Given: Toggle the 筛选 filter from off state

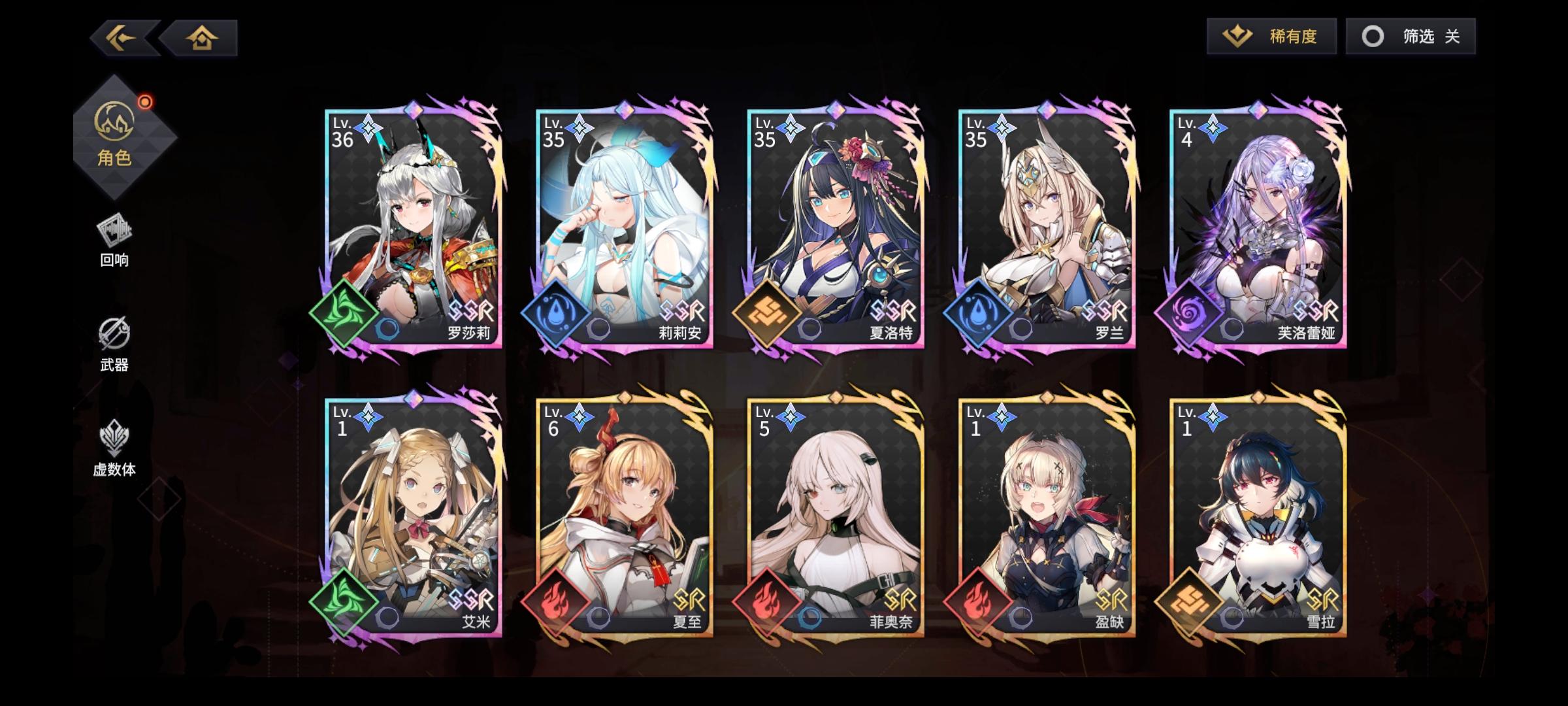Looking at the screenshot, I should click(x=1411, y=36).
